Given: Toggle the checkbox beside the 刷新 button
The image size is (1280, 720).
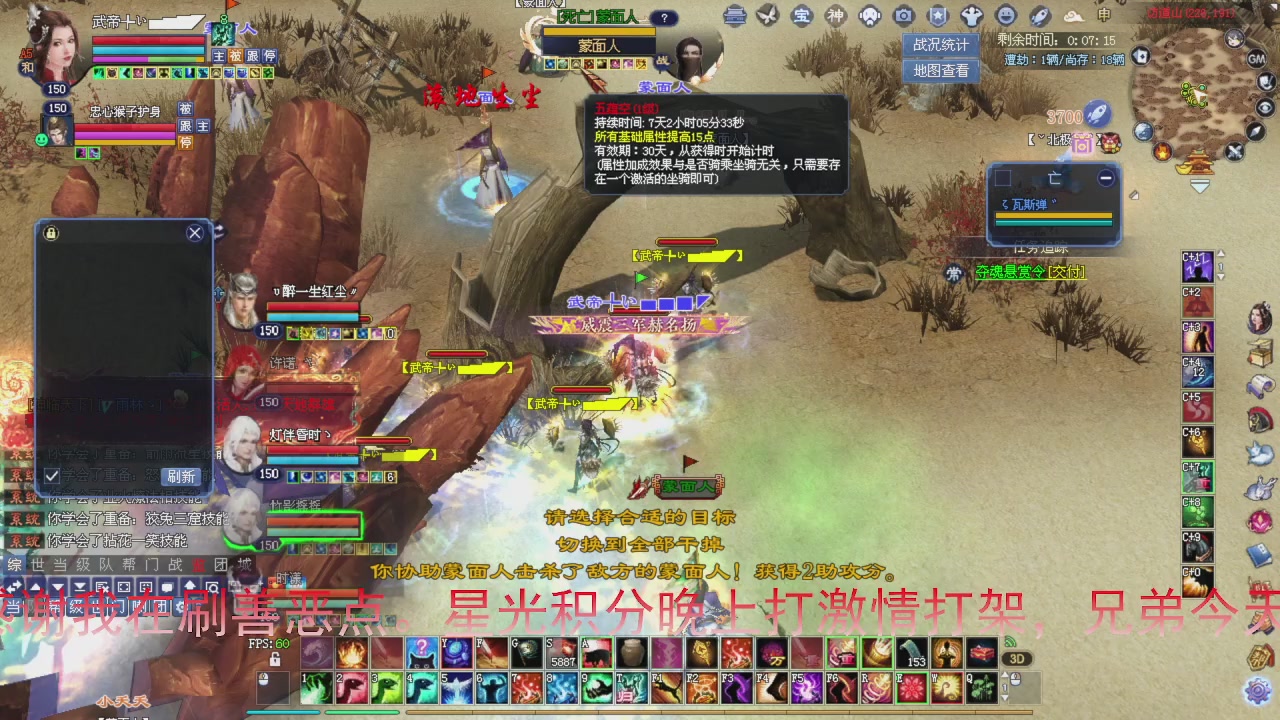Looking at the screenshot, I should coord(52,476).
